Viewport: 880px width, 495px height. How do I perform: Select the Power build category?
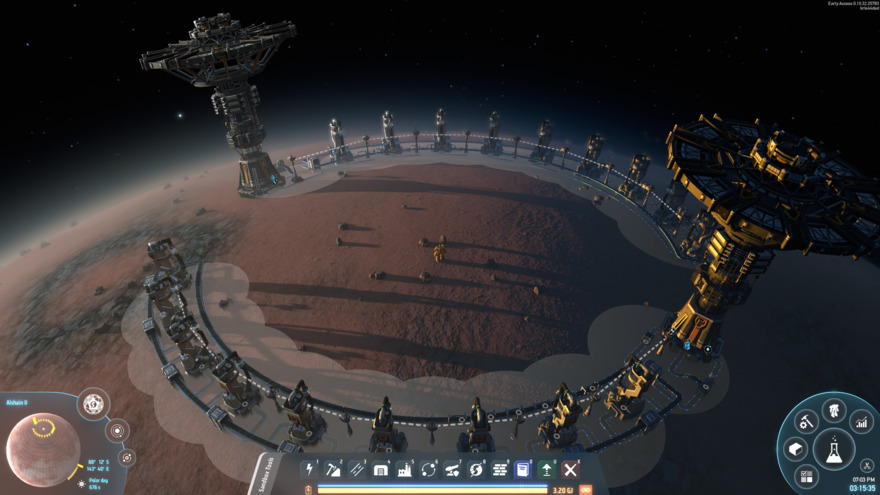pos(310,469)
